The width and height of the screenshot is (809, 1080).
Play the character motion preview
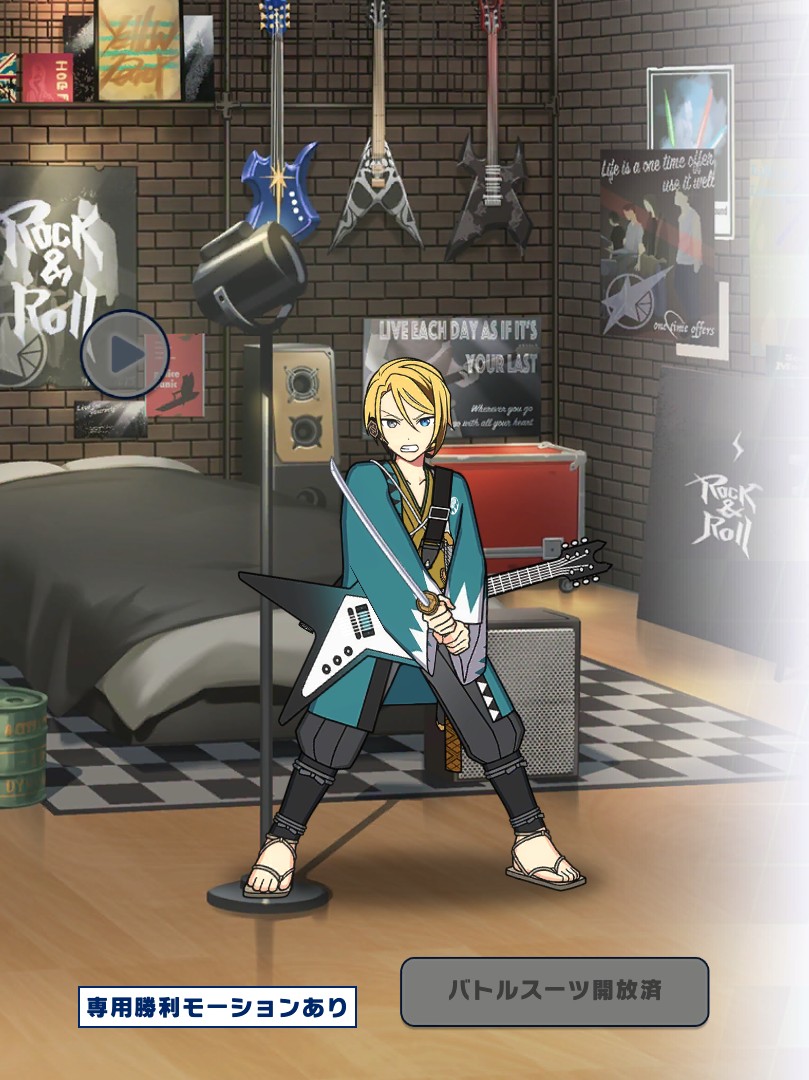[x=125, y=354]
